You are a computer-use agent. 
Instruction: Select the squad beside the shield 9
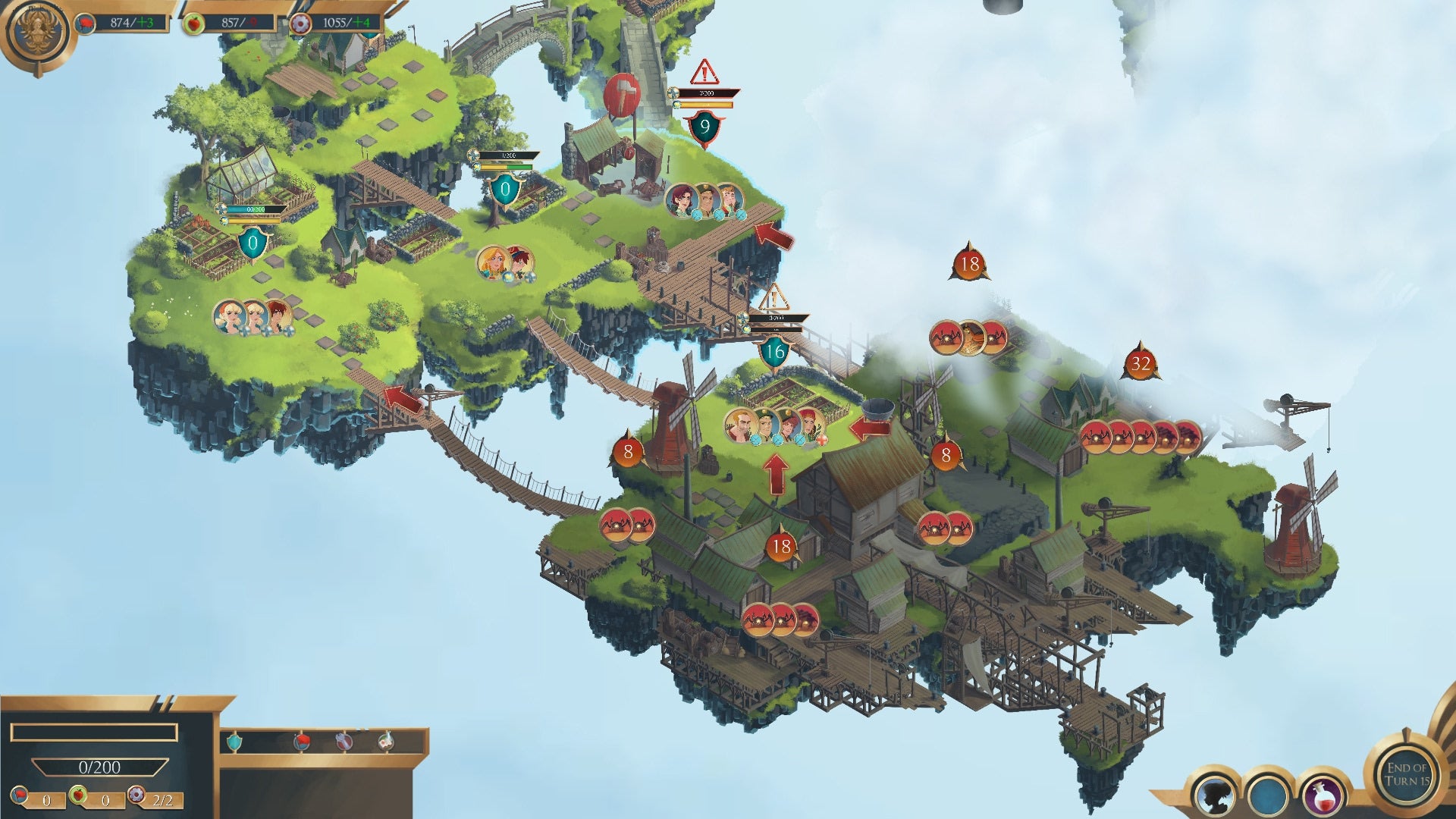click(x=706, y=200)
